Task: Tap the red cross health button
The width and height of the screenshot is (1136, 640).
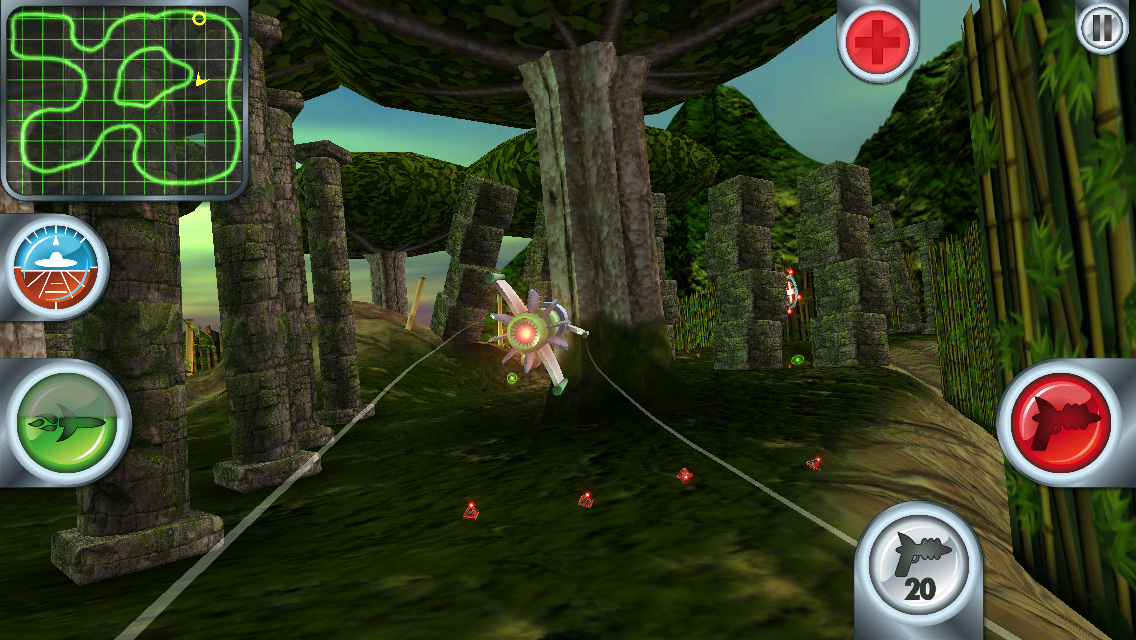Action: 877,41
